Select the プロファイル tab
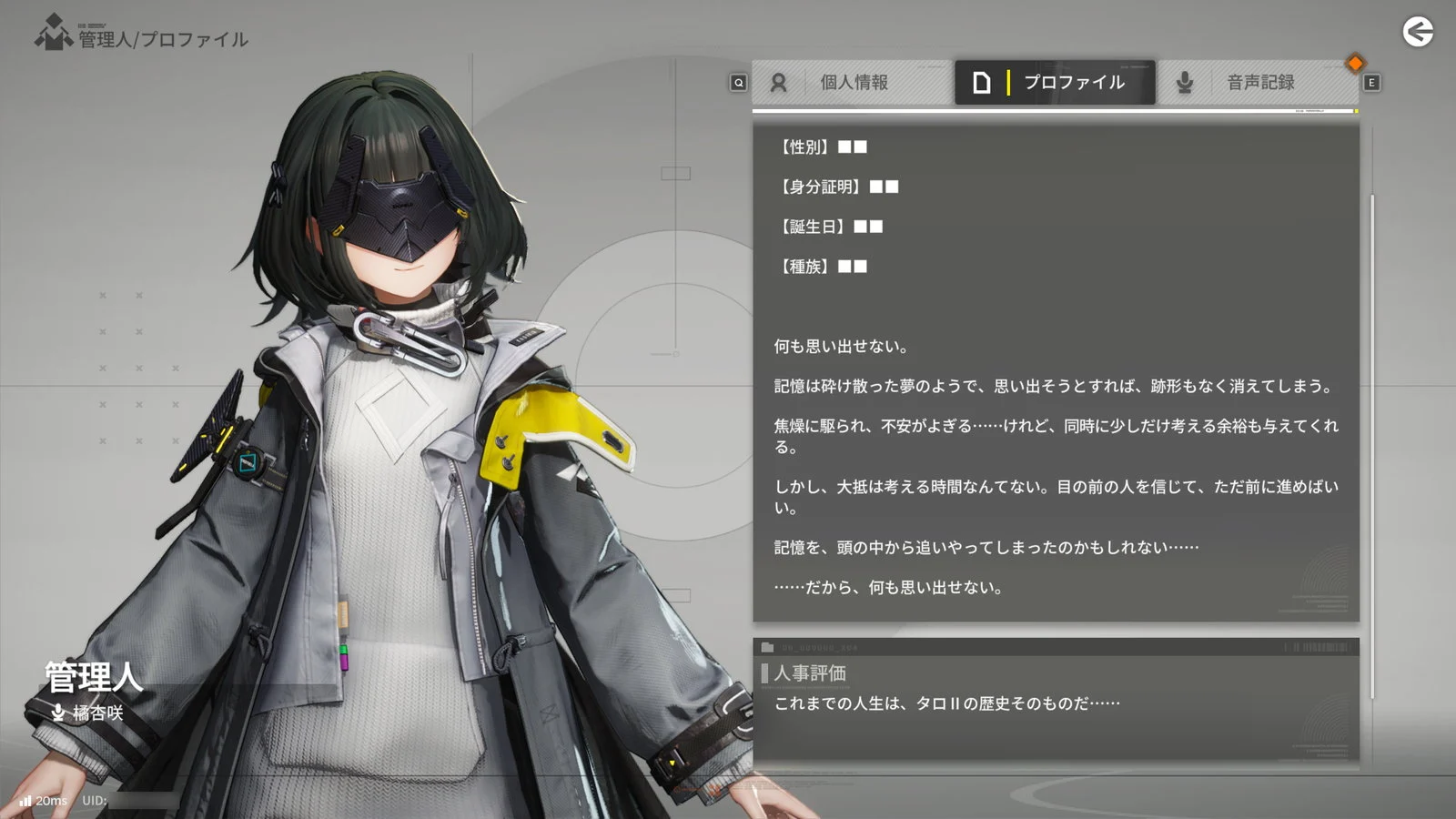Image resolution: width=1456 pixels, height=819 pixels. pyautogui.click(x=1055, y=83)
